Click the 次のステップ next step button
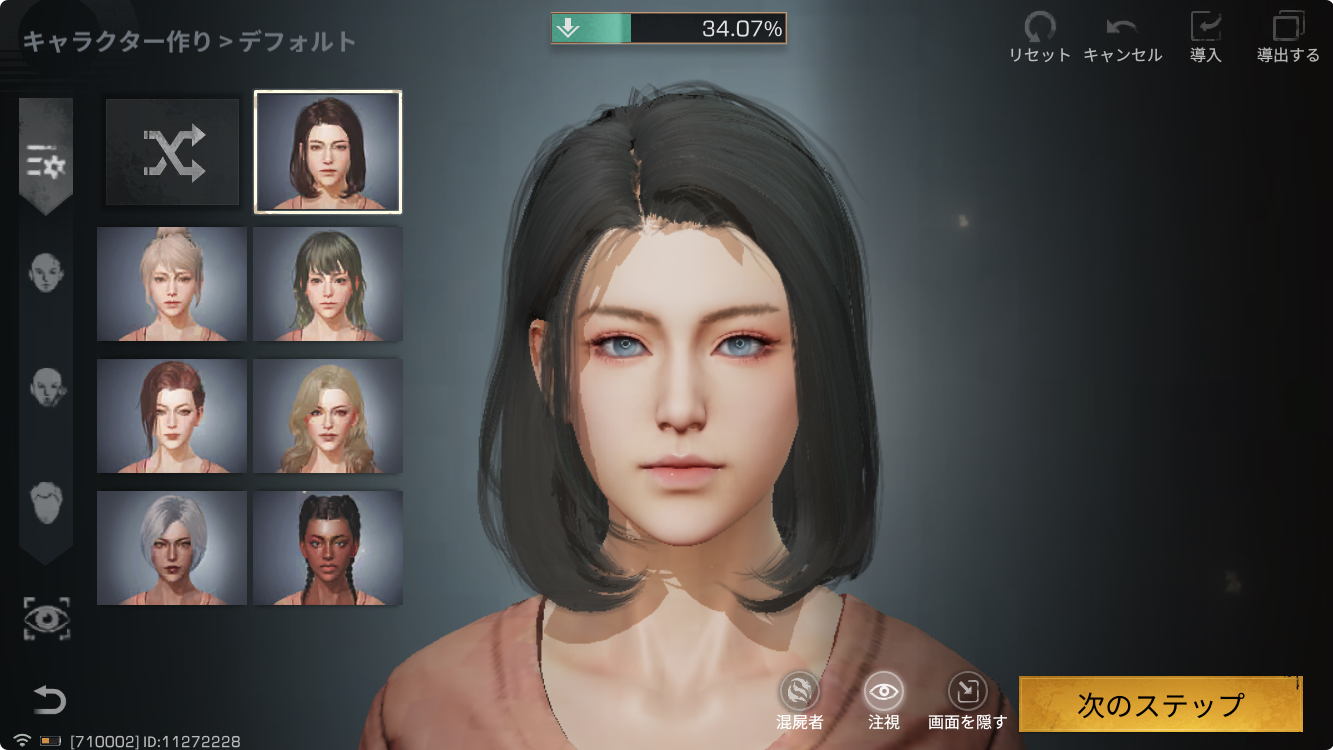Image resolution: width=1333 pixels, height=750 pixels. point(1160,704)
